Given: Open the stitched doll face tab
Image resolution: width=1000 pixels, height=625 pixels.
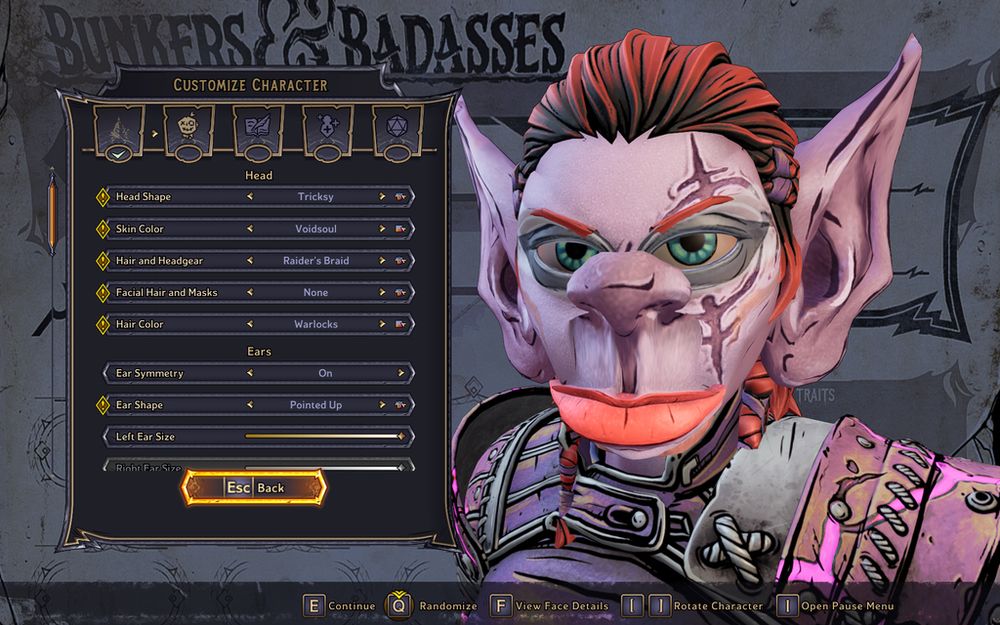Looking at the screenshot, I should 189,129.
